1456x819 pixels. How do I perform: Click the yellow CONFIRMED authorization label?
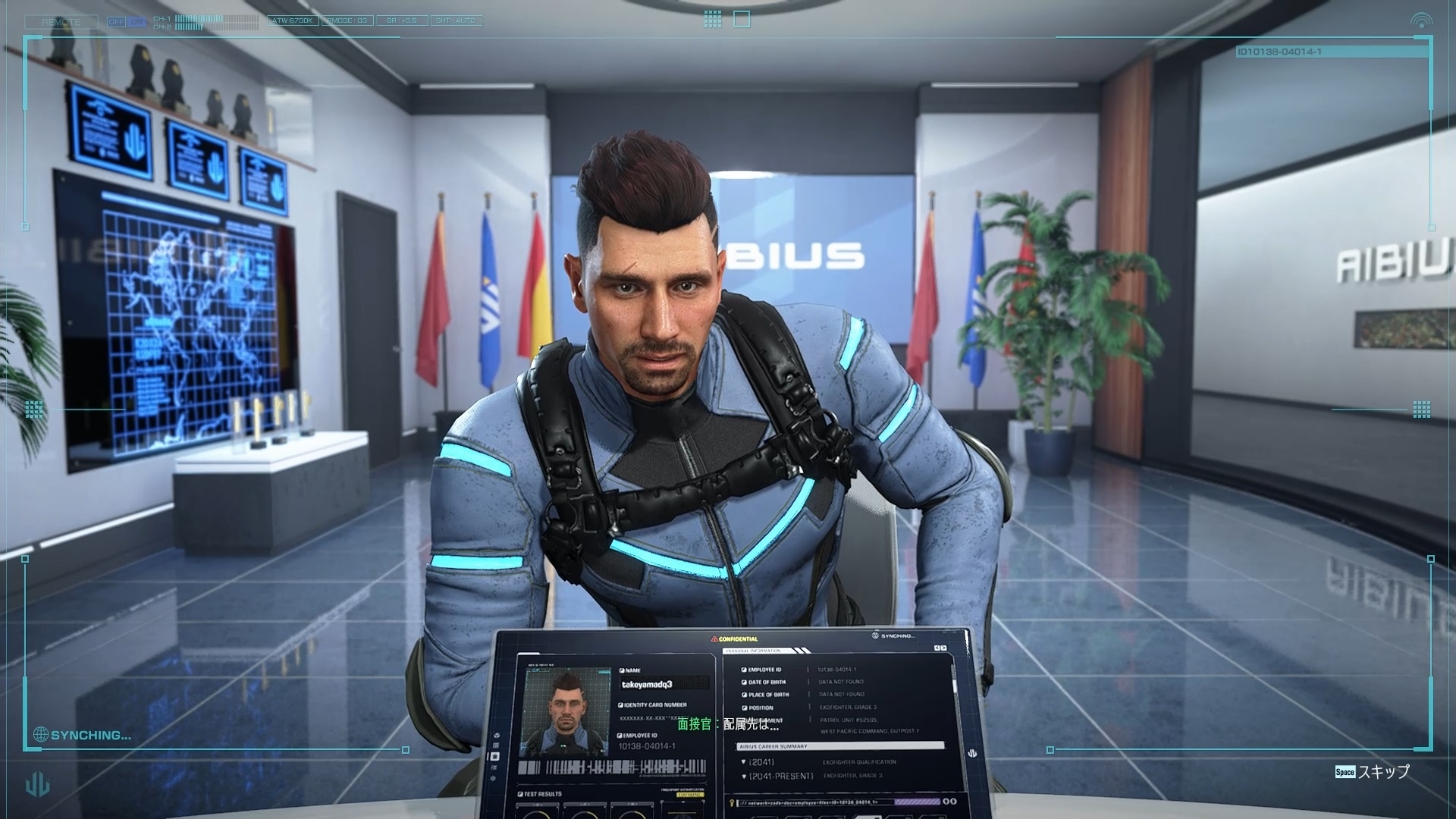[689, 795]
